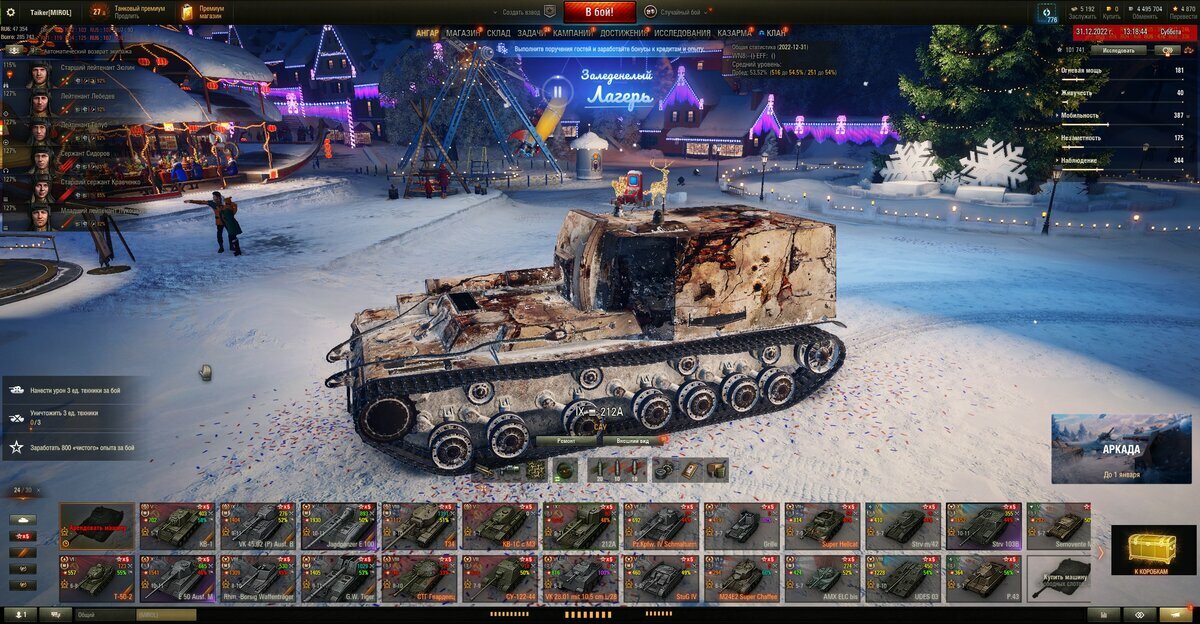Select the G.W. Tiger tank tile

340,578
